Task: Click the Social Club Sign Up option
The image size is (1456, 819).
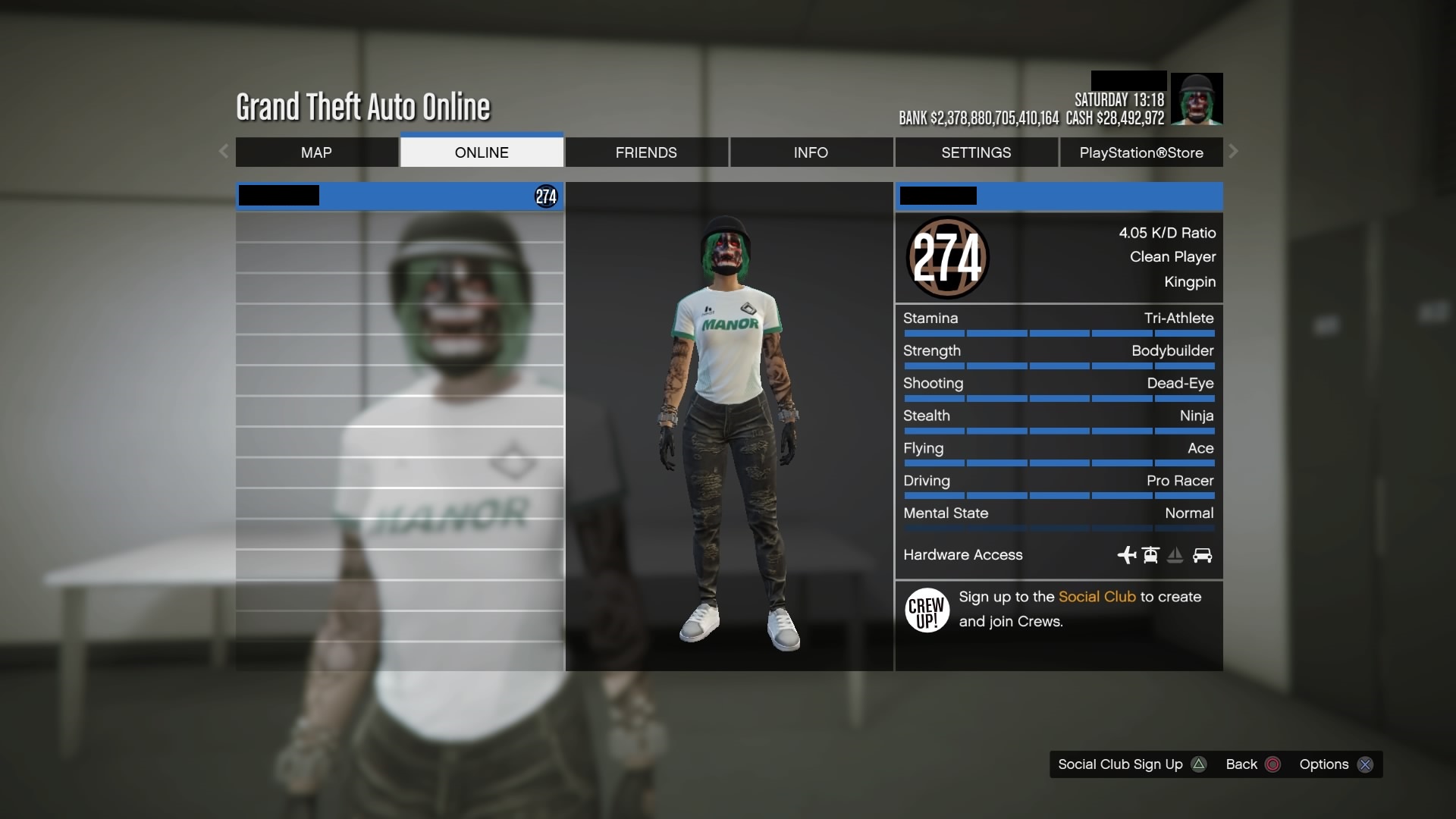Action: click(x=1131, y=764)
